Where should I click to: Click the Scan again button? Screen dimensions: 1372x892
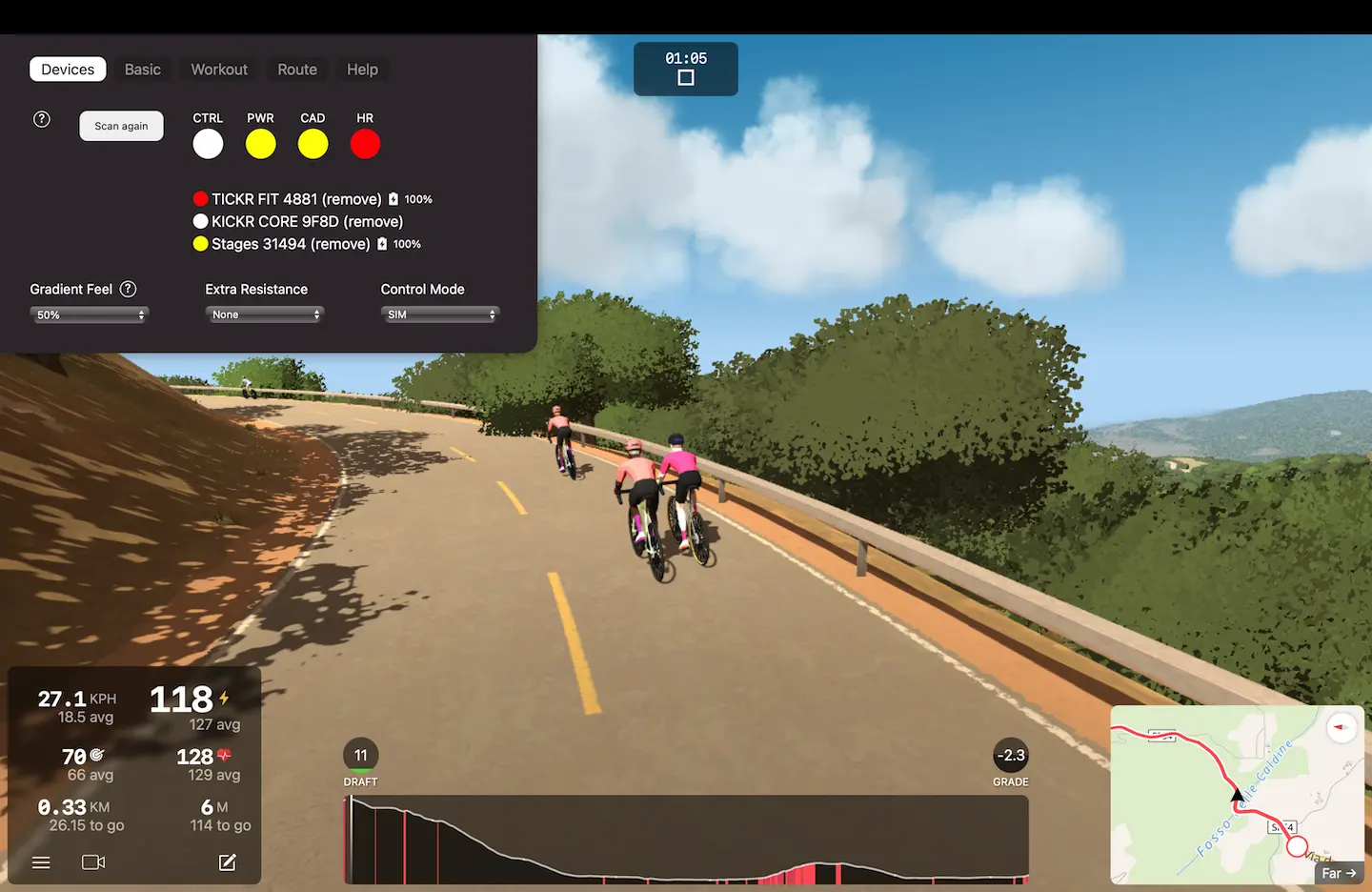(x=121, y=126)
